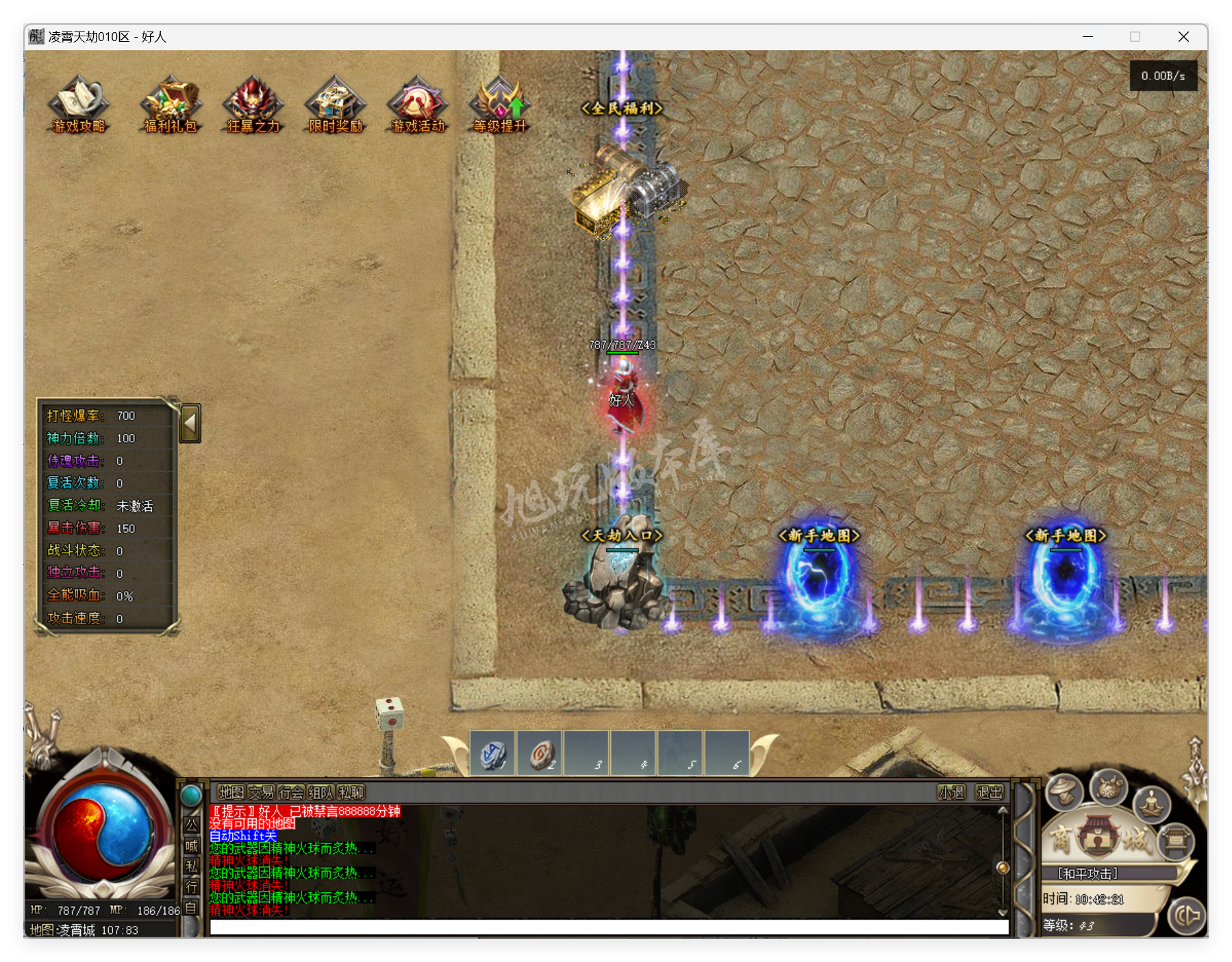The height and width of the screenshot is (962, 1232).
Task: Open the 组队 team button
Action: [320, 792]
